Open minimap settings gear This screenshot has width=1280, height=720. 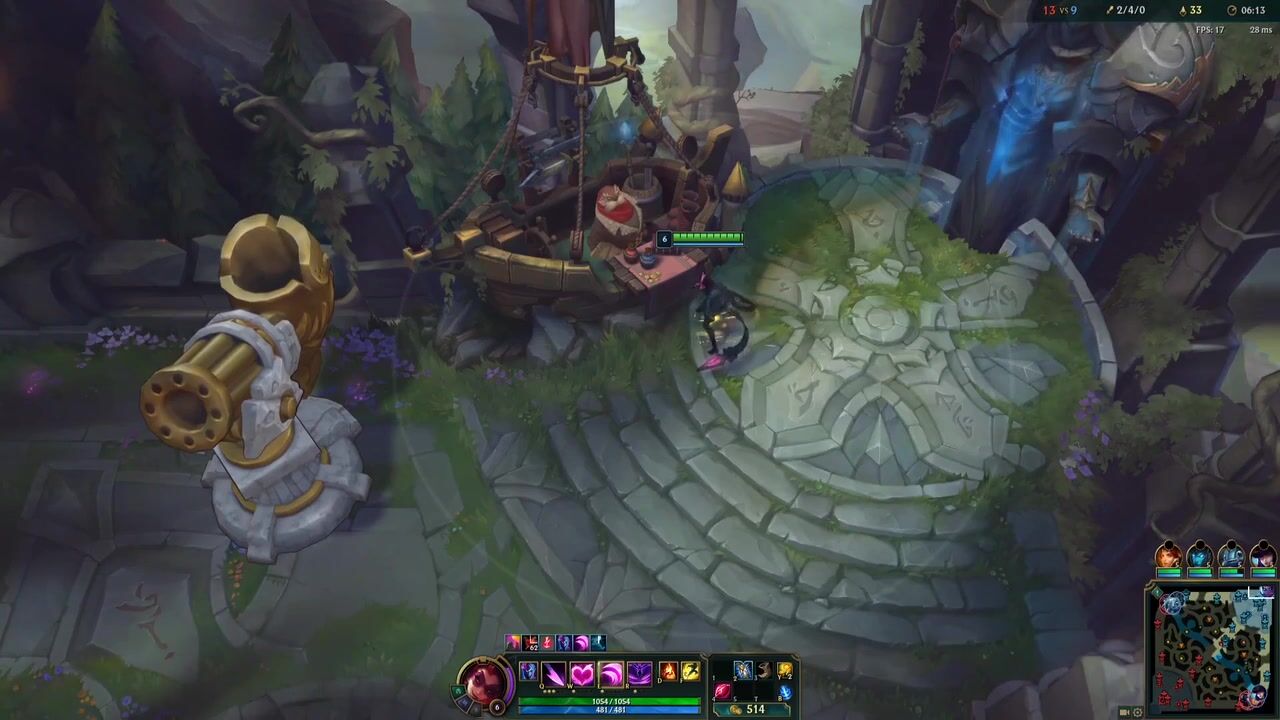1139,712
